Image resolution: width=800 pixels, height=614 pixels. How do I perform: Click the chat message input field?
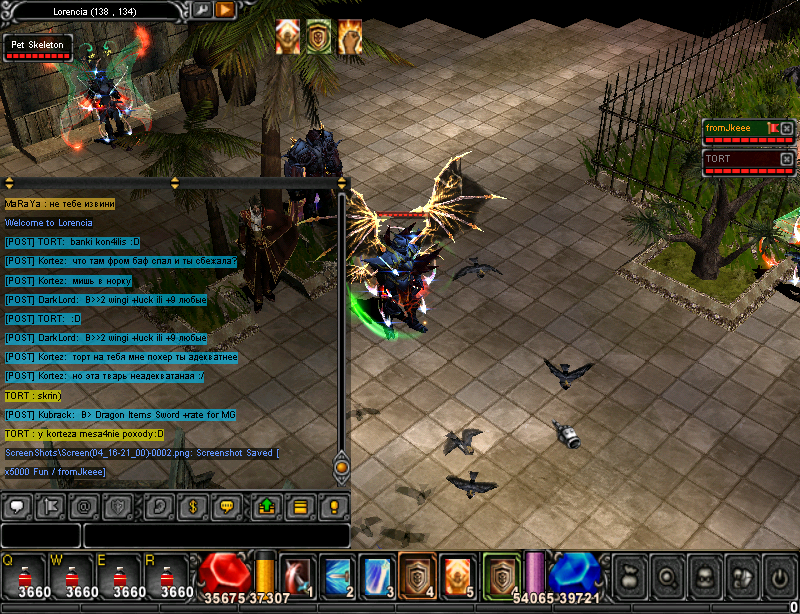[x=215, y=536]
